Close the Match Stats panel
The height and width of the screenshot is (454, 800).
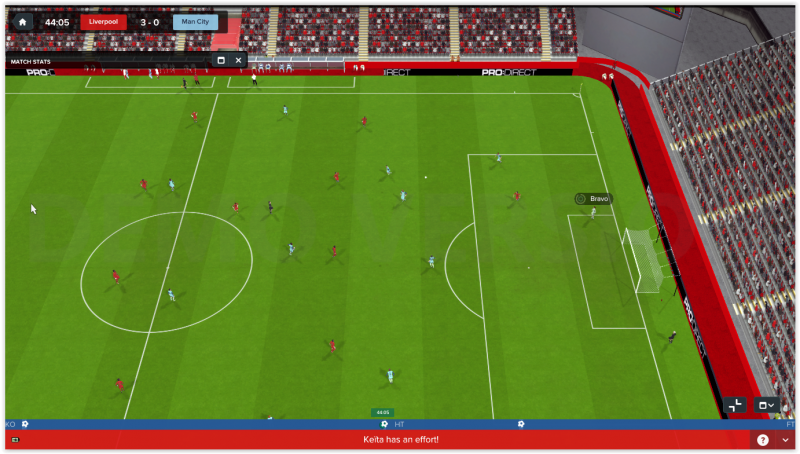point(238,60)
